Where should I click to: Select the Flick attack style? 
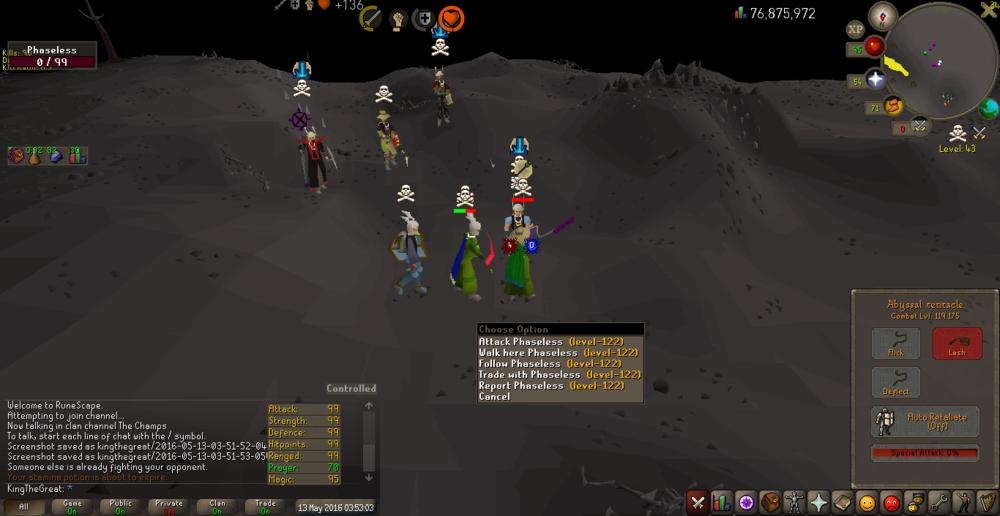[x=895, y=344]
